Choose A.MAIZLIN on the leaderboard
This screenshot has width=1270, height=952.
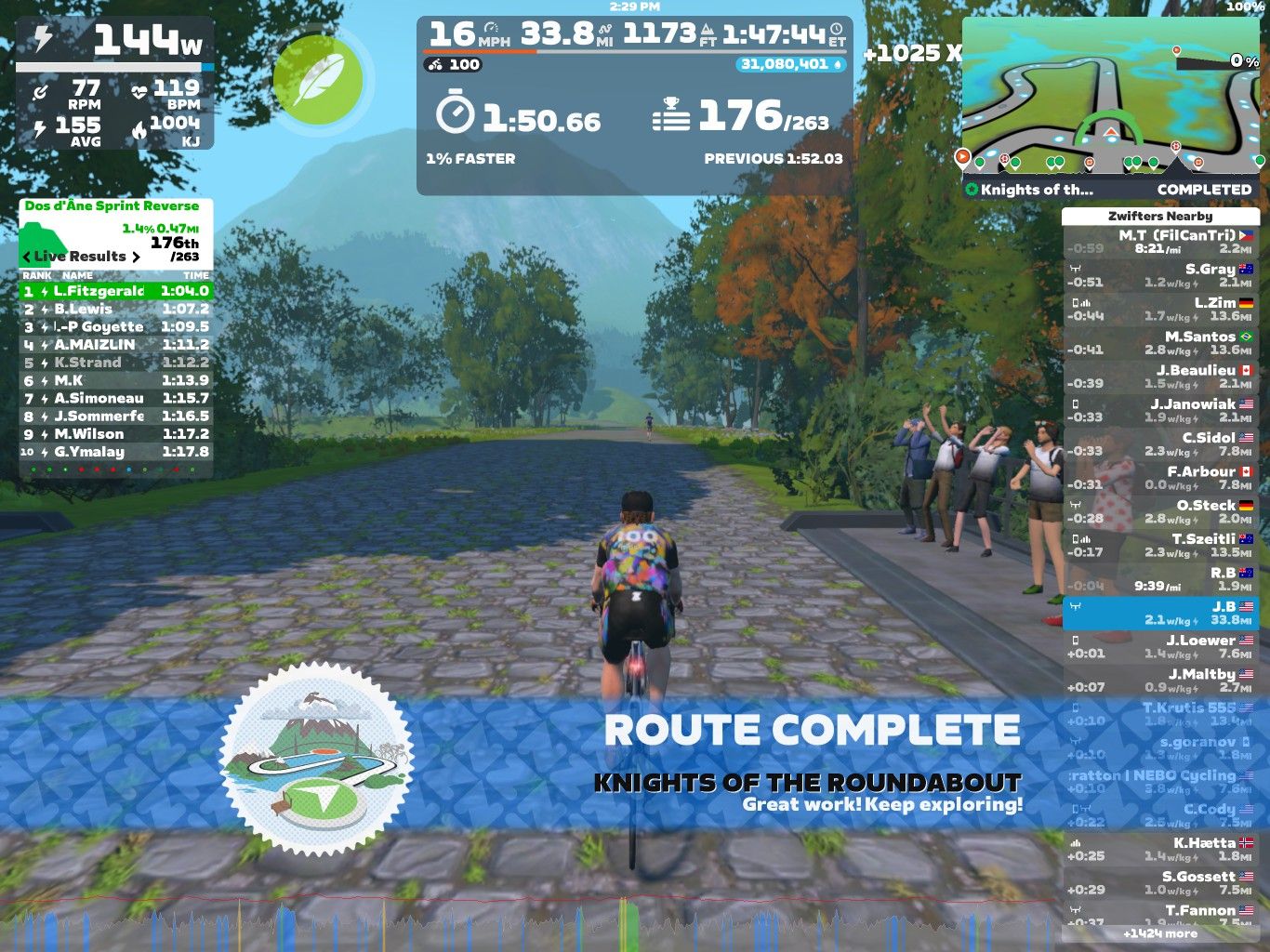coord(116,345)
